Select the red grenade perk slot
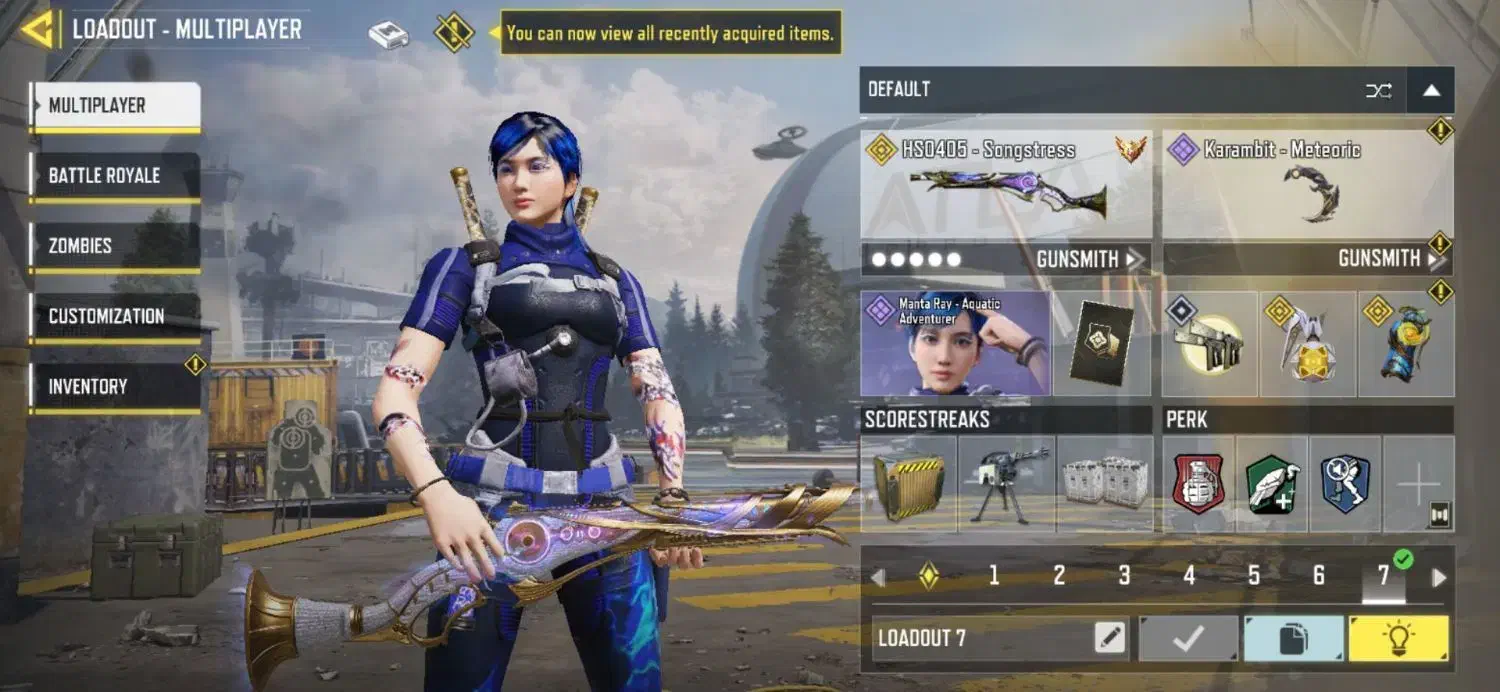Image resolution: width=1500 pixels, height=692 pixels. click(x=1199, y=484)
